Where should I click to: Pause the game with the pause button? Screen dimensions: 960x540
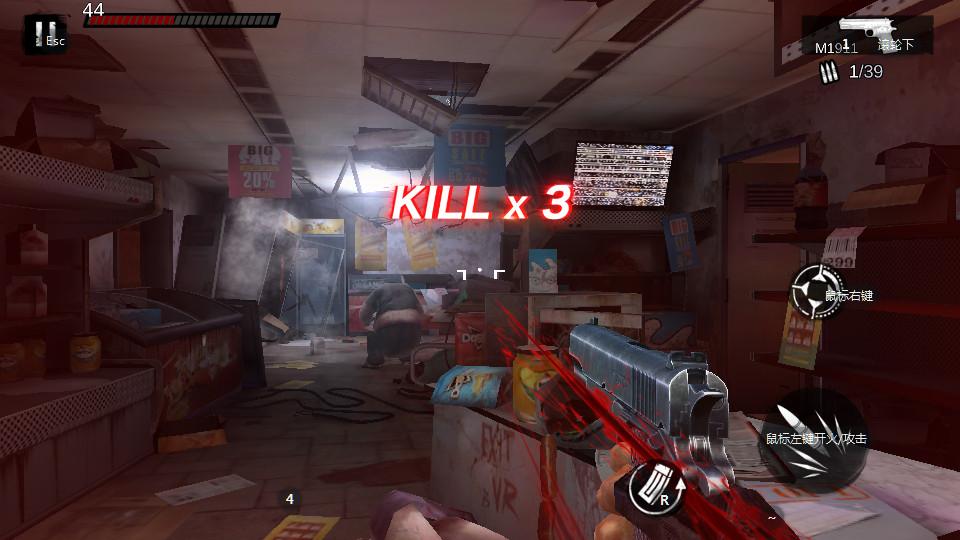coord(43,35)
